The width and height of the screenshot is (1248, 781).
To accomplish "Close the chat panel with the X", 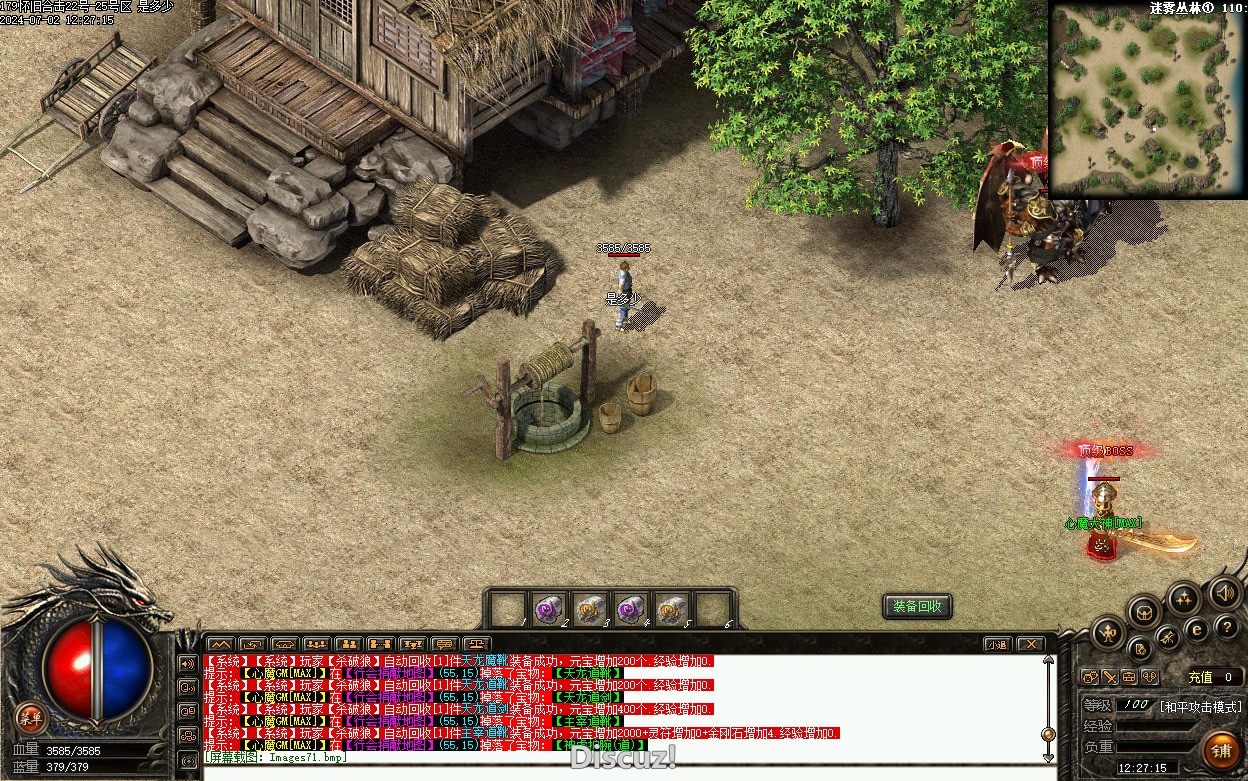I will [1030, 644].
